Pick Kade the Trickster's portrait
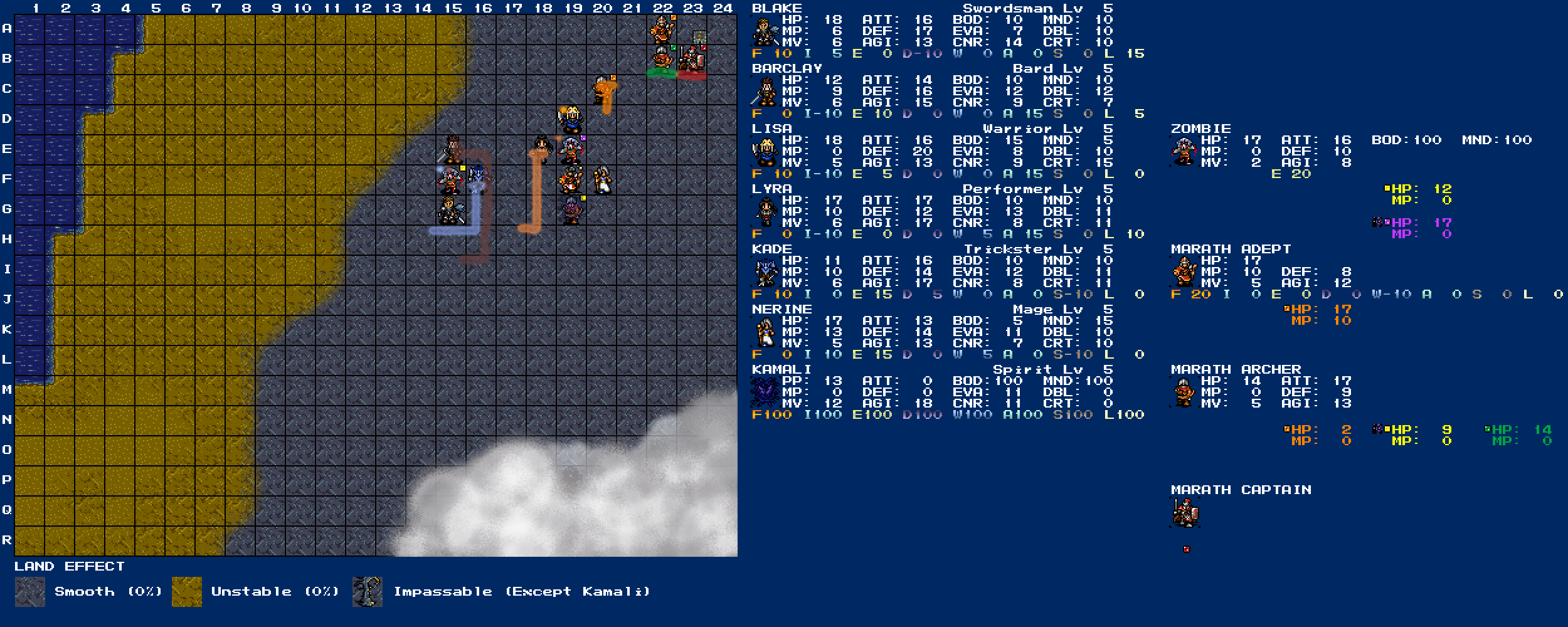The width and height of the screenshot is (1568, 627). coord(765,272)
